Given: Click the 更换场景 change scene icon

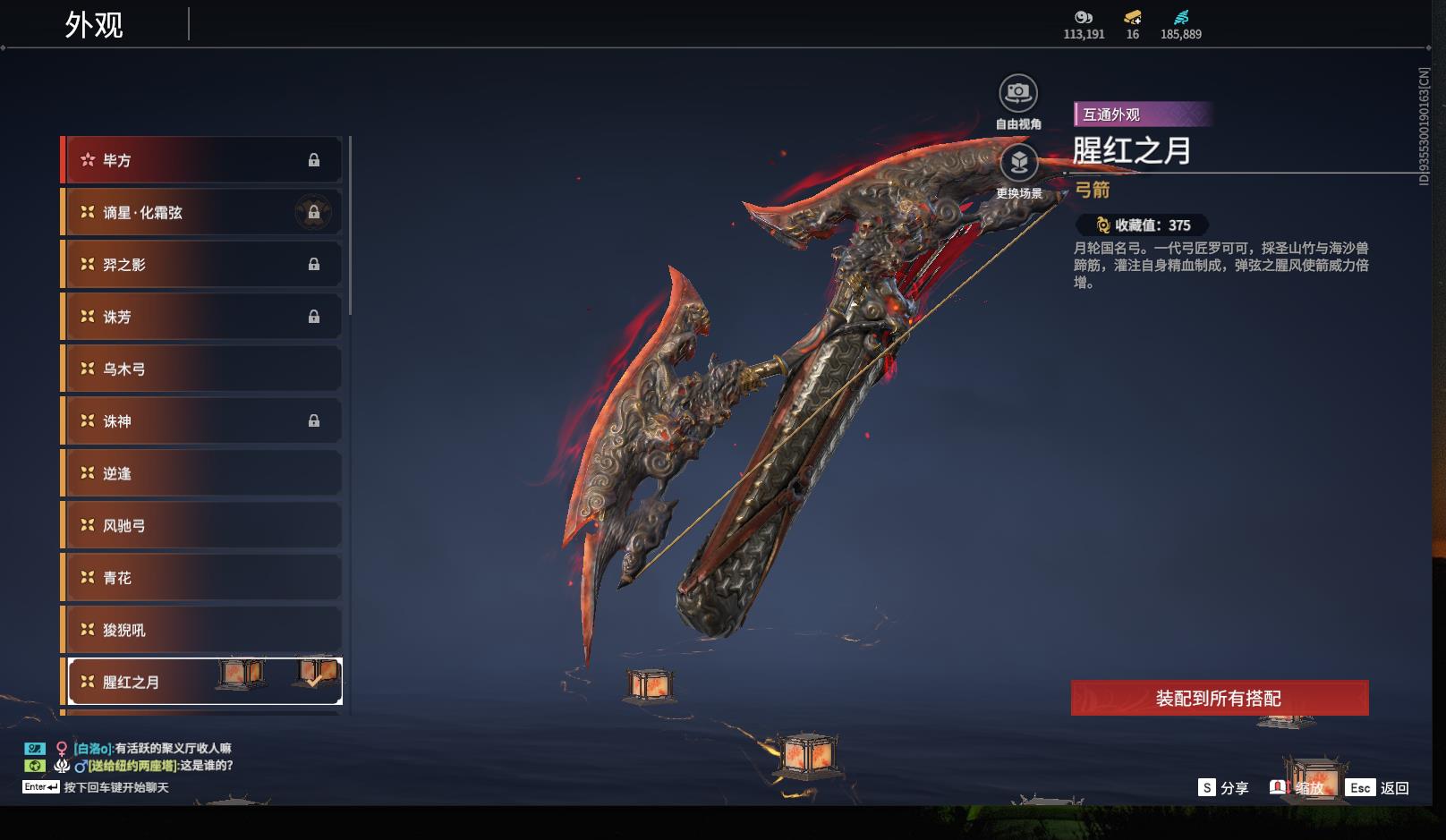Looking at the screenshot, I should tap(1018, 163).
